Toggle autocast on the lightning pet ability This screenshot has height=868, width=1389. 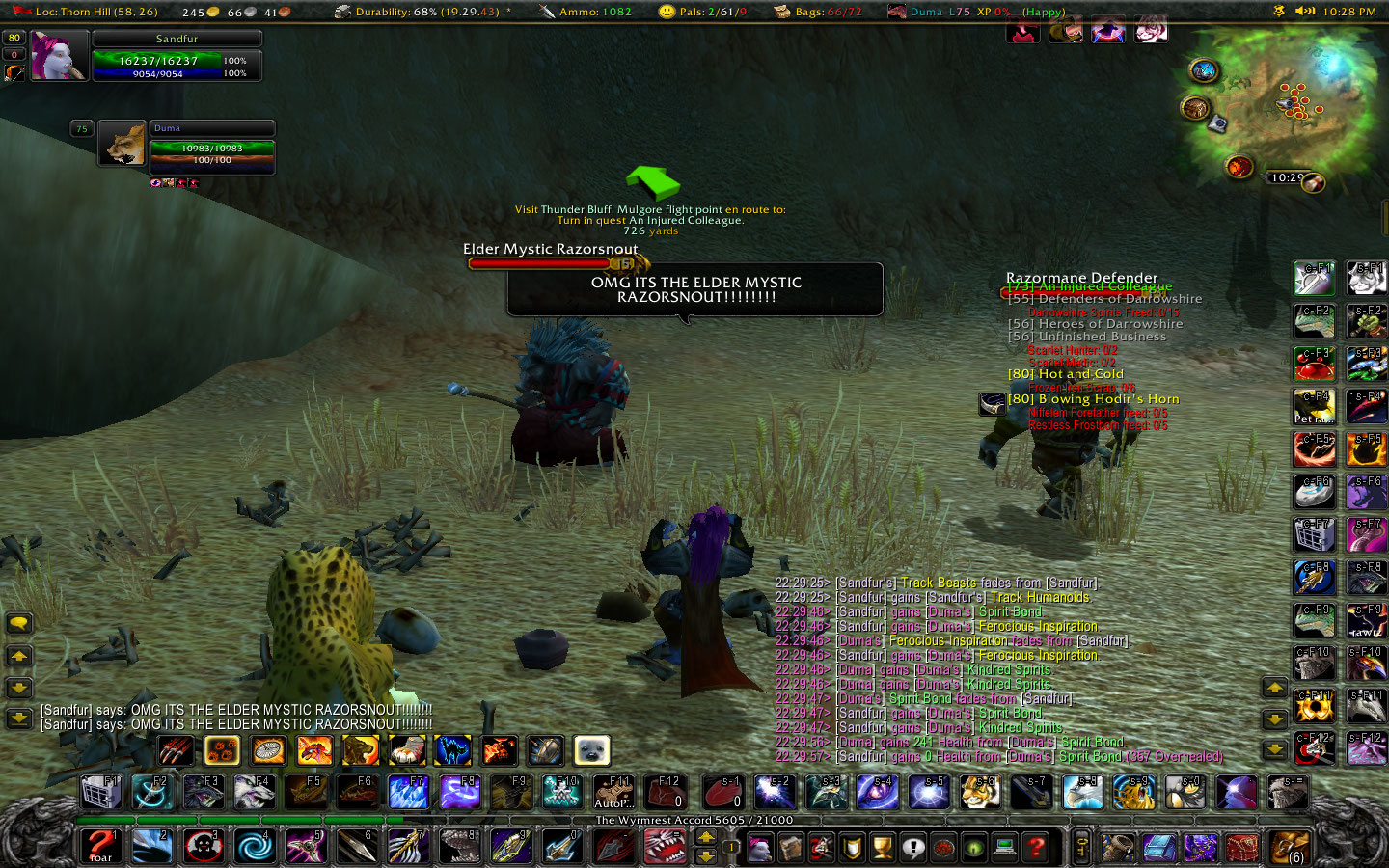coord(451,750)
